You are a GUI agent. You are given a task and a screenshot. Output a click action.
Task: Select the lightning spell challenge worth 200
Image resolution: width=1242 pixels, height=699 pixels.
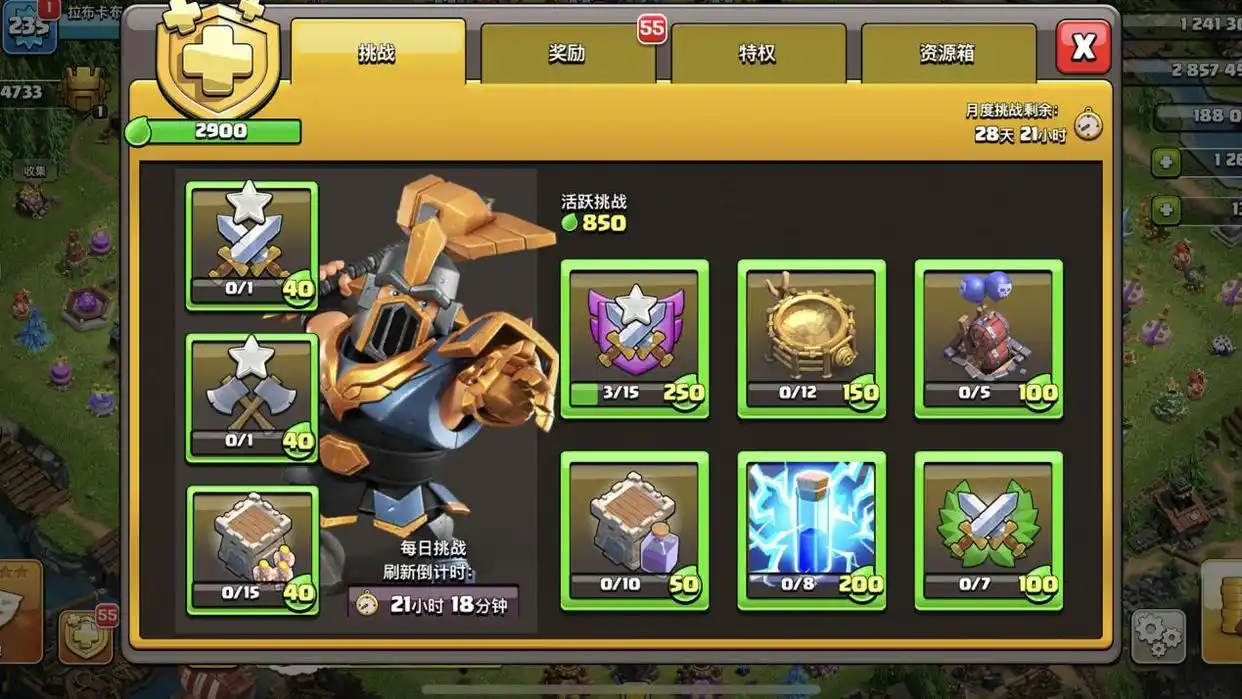point(811,530)
